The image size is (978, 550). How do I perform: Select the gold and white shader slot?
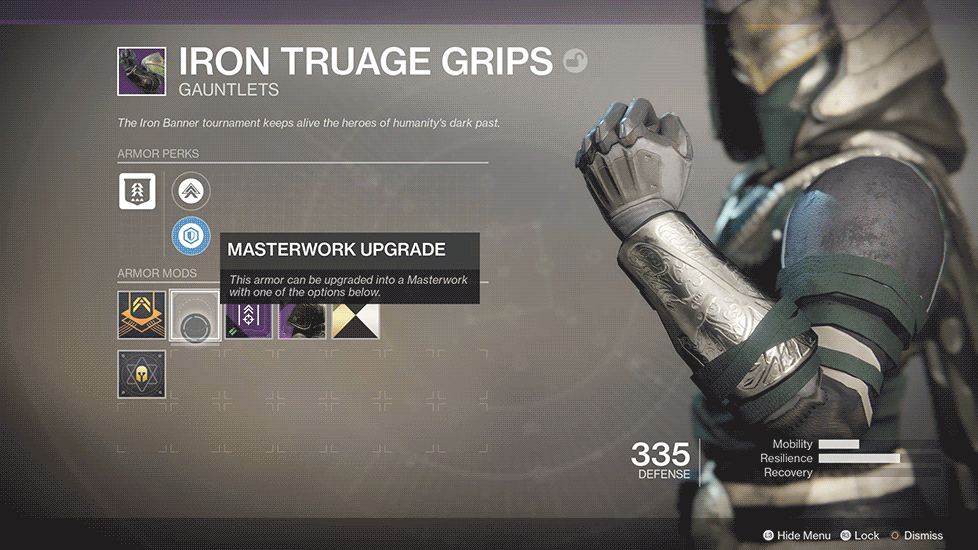(x=355, y=315)
